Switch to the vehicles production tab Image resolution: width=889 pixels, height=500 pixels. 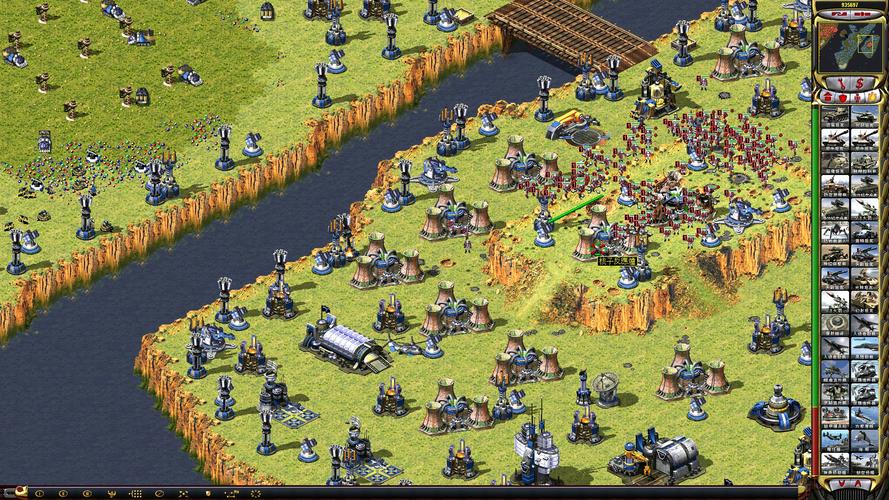(x=871, y=97)
